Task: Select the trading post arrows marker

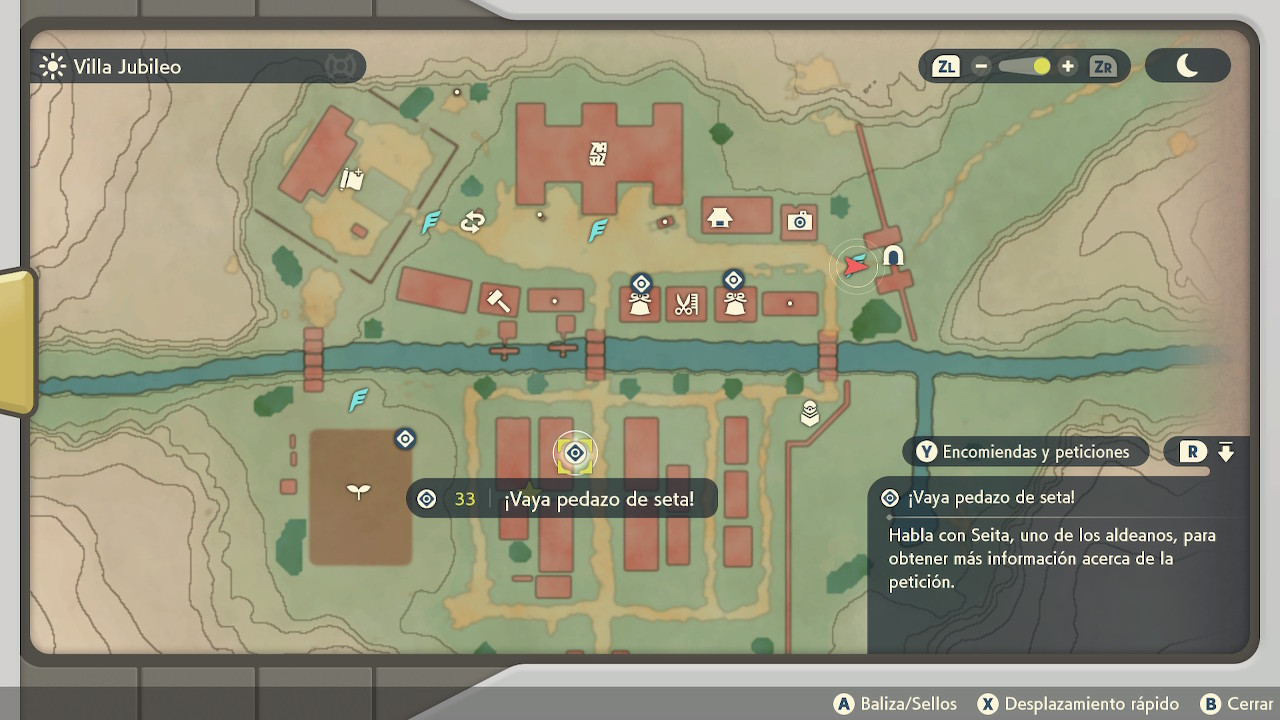Action: [x=472, y=222]
